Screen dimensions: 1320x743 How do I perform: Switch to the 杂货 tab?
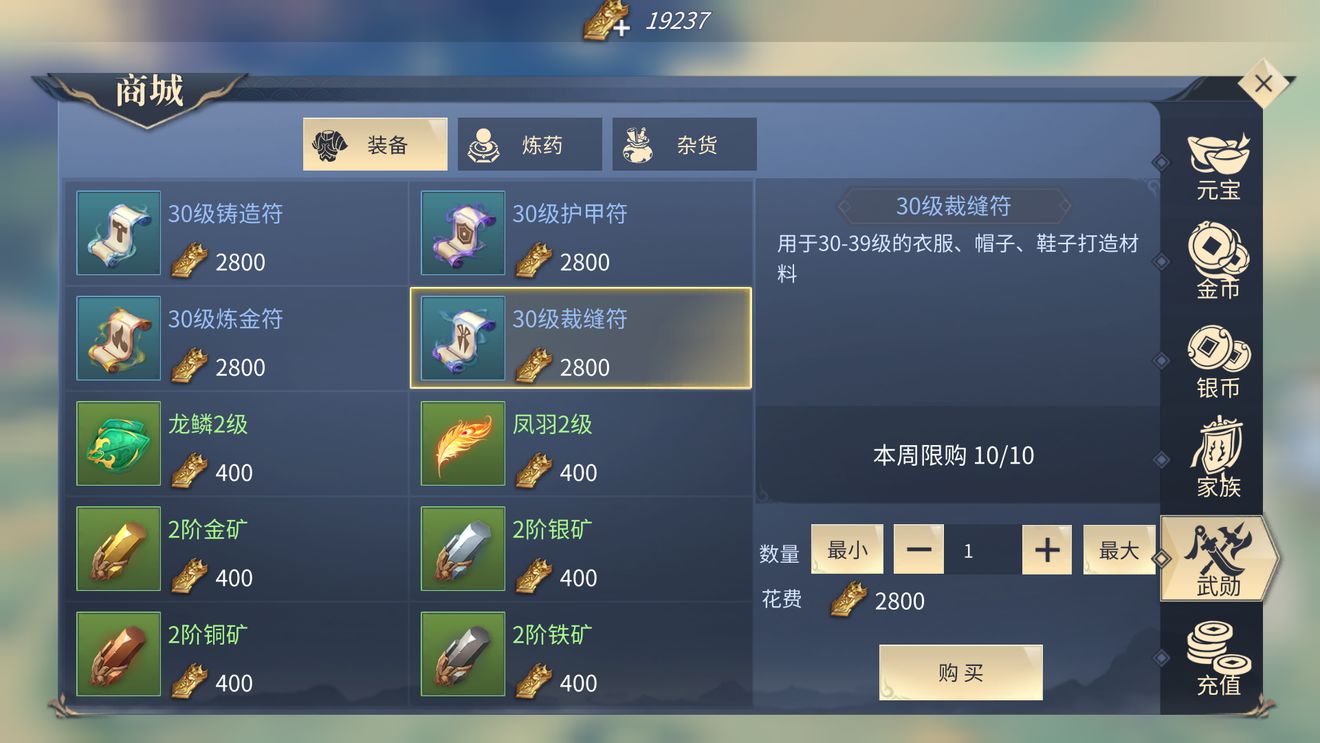(x=685, y=143)
